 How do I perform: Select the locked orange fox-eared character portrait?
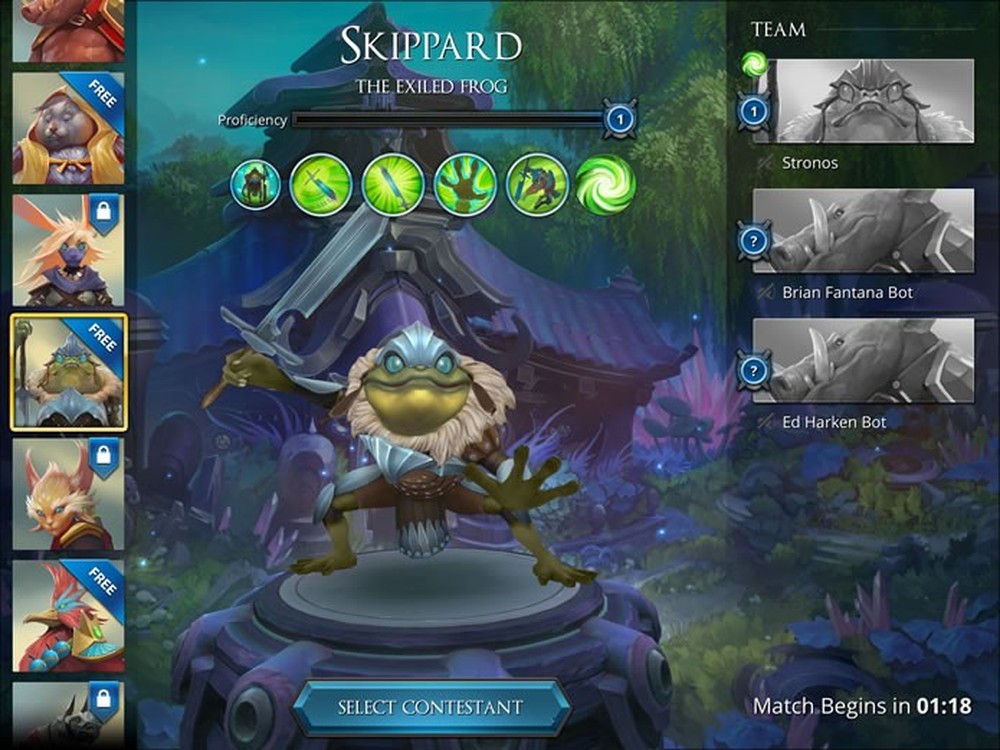[68, 494]
